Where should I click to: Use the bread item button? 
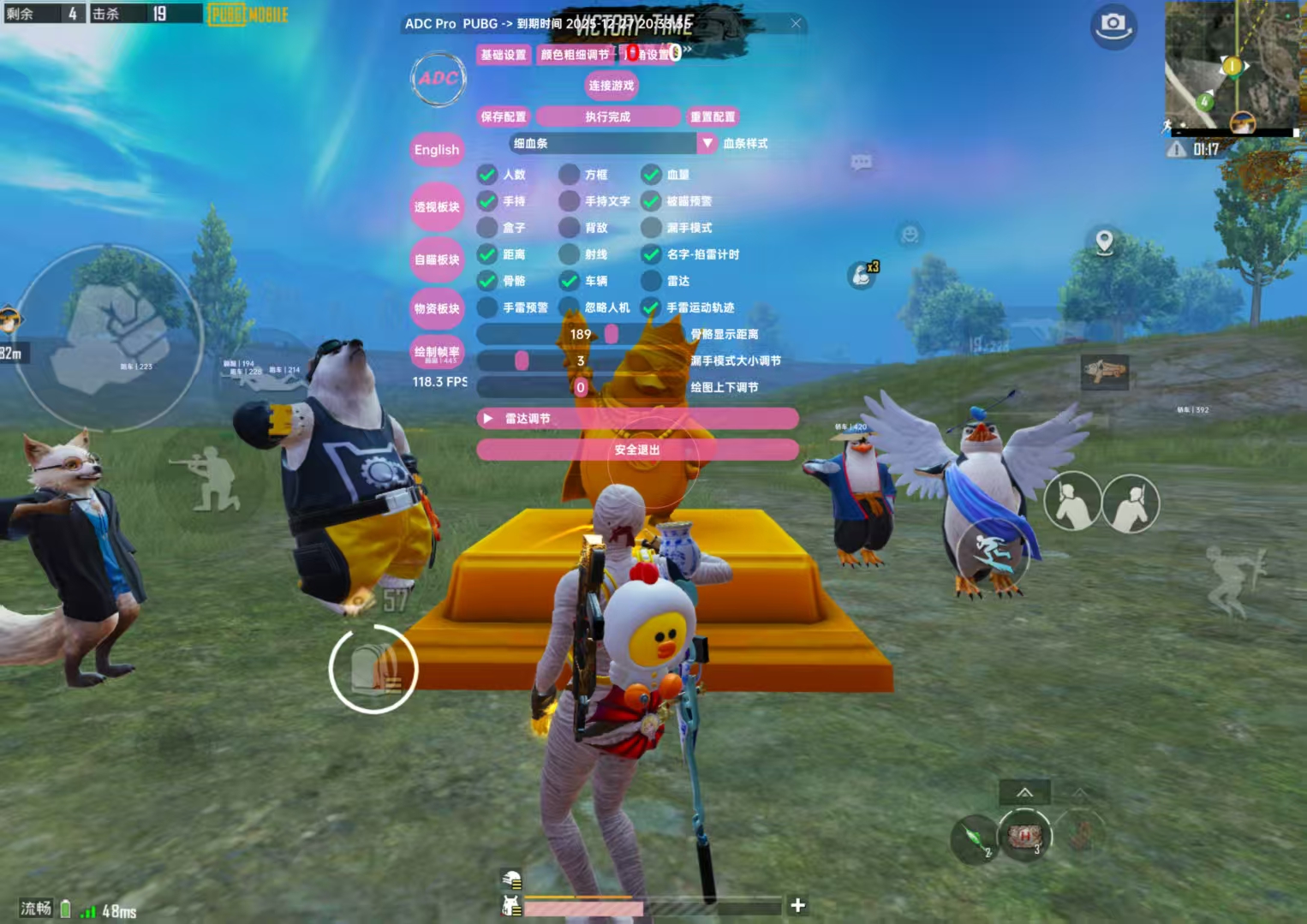[x=373, y=669]
